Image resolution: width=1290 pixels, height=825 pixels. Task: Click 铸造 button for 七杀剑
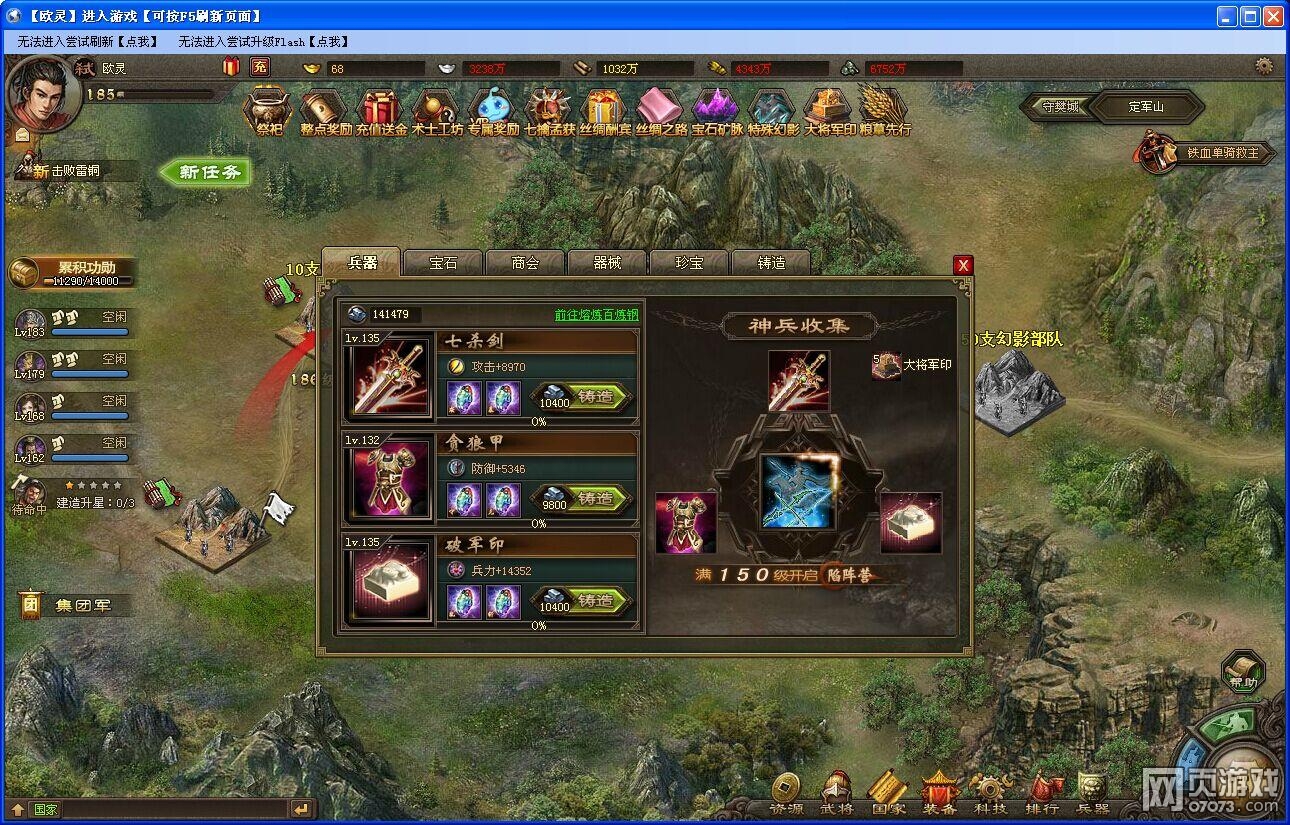tap(595, 397)
